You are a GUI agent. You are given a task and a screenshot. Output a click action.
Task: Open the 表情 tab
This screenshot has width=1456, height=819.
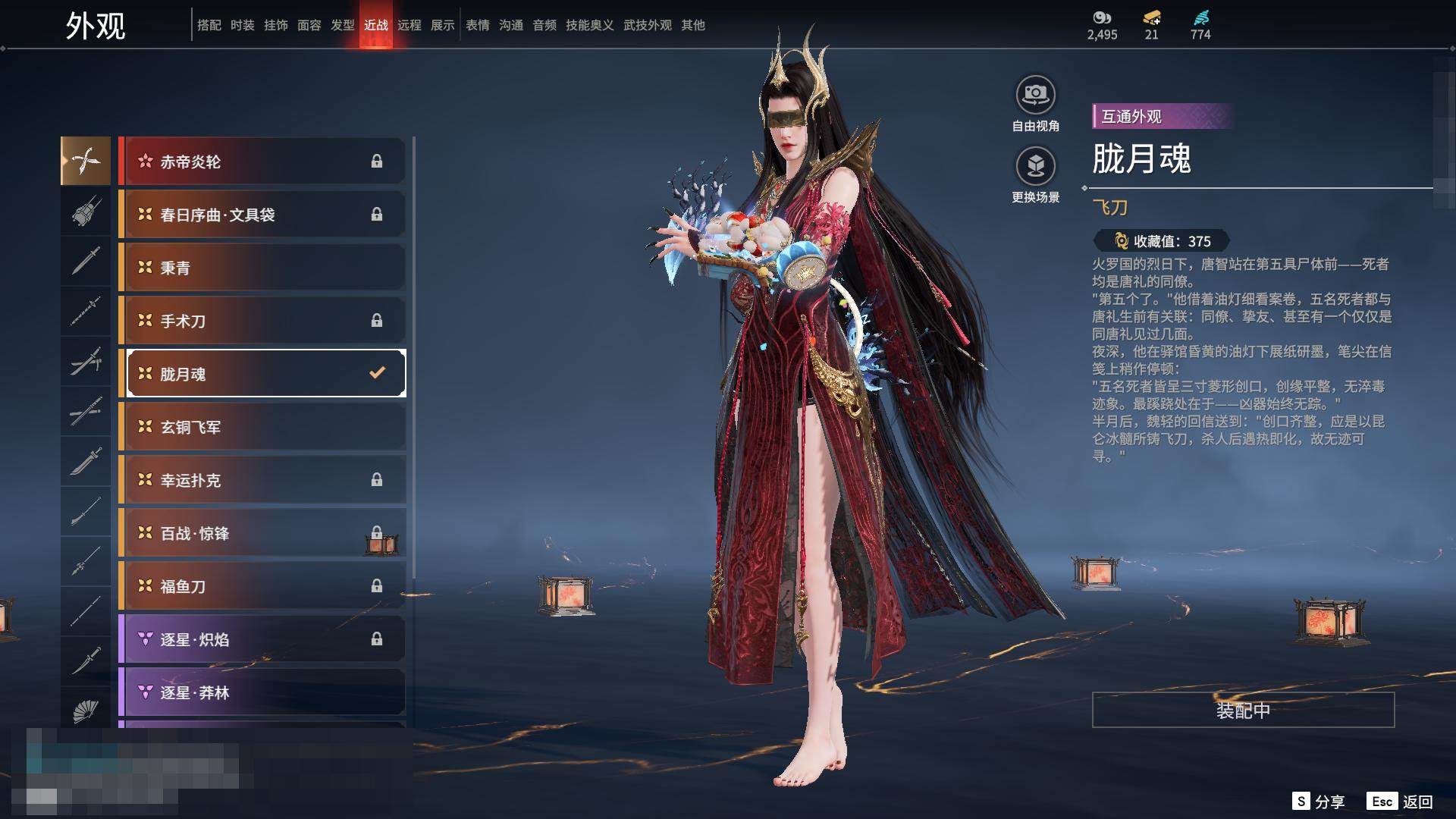[x=478, y=25]
